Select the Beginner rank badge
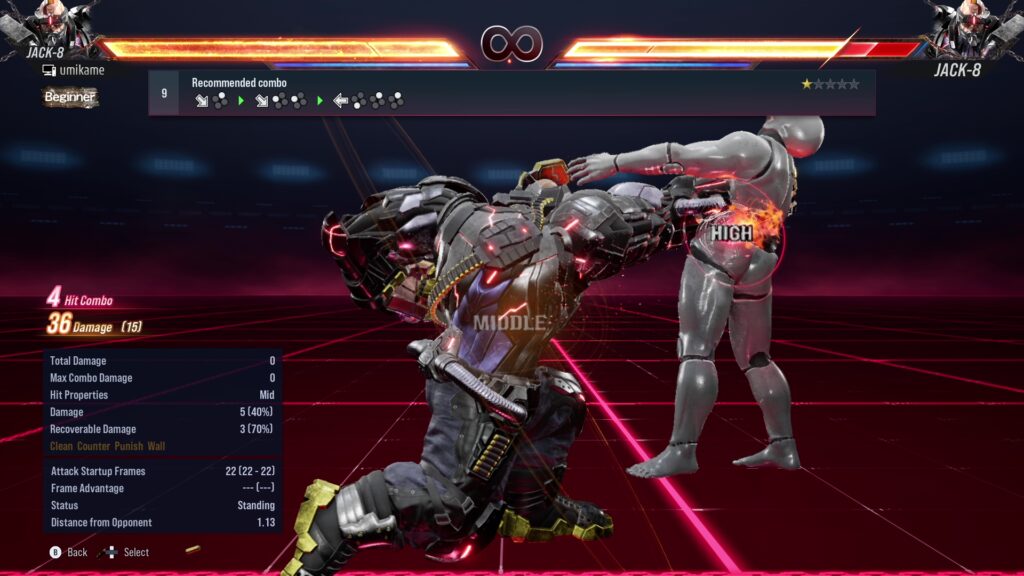This screenshot has height=576, width=1024. 70,97
